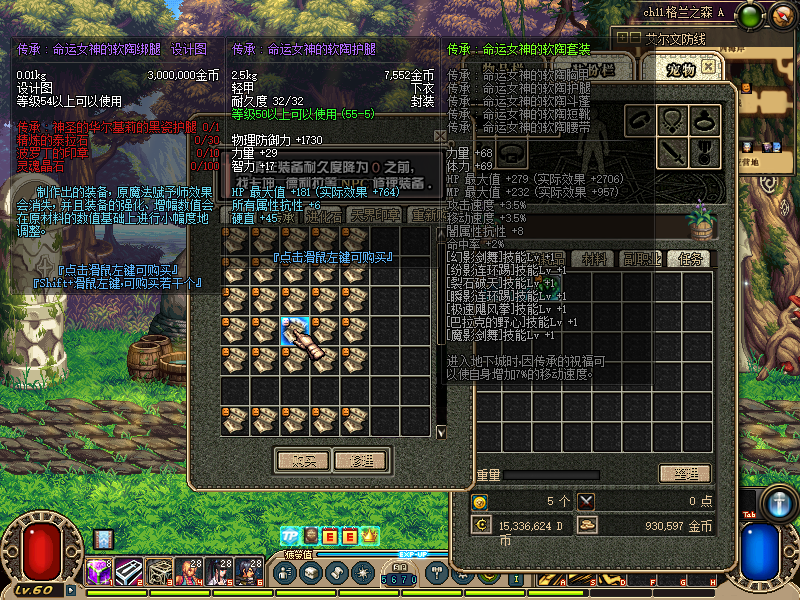Image resolution: width=800 pixels, height=600 pixels.
Task: Open the 任务 (quest) inventory tab
Action: coord(688,259)
